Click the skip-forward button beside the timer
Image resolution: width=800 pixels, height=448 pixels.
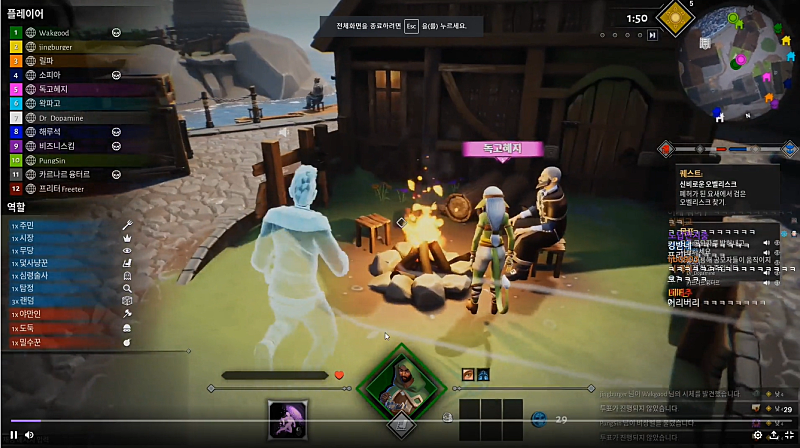pos(653,34)
